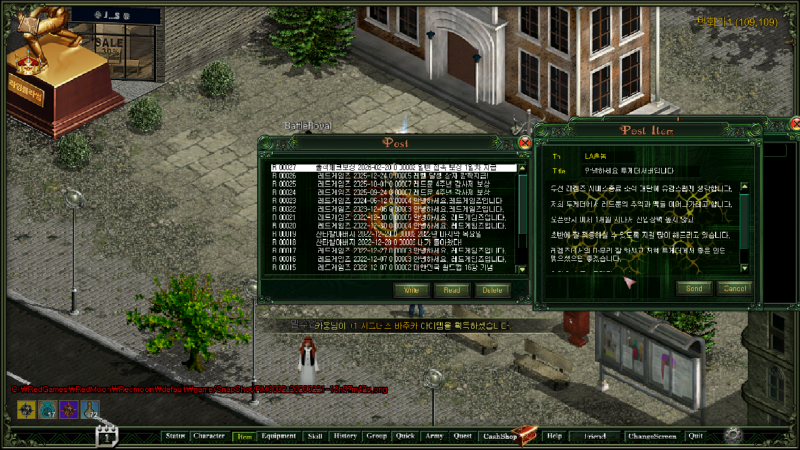
Task: Open the Character menu
Action: pyautogui.click(x=209, y=436)
